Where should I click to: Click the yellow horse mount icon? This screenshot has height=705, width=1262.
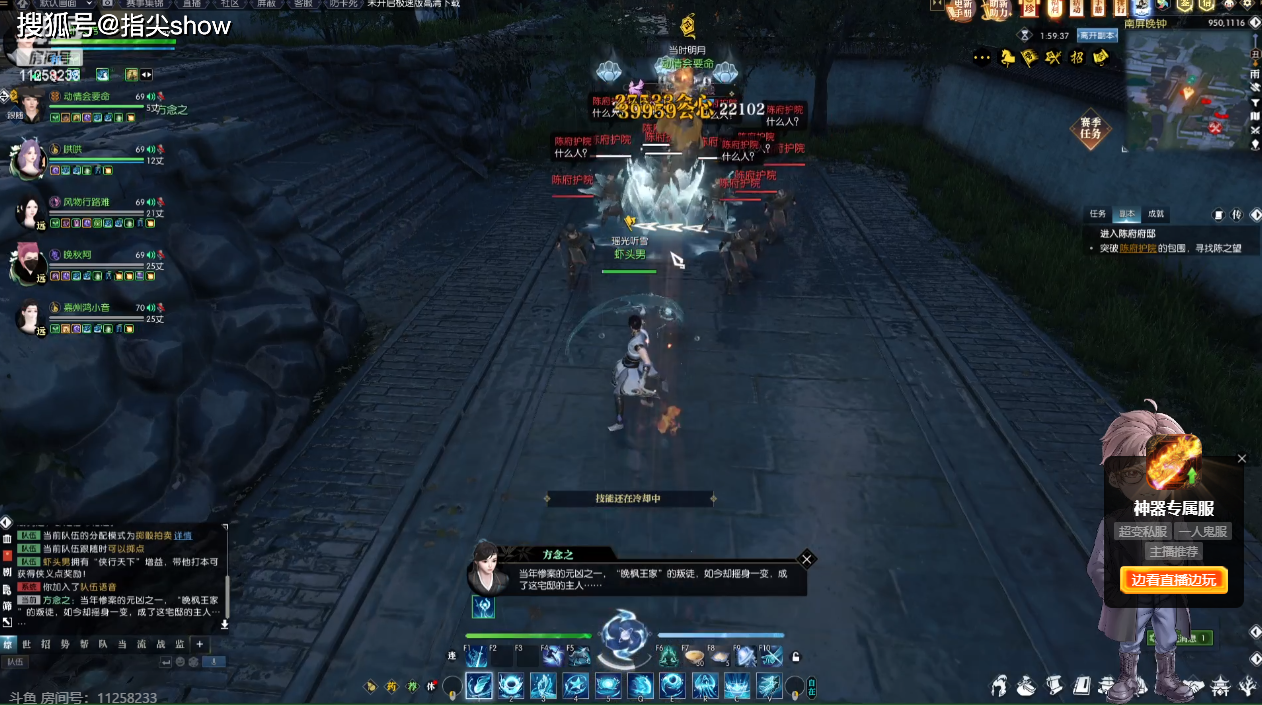(x=1007, y=58)
